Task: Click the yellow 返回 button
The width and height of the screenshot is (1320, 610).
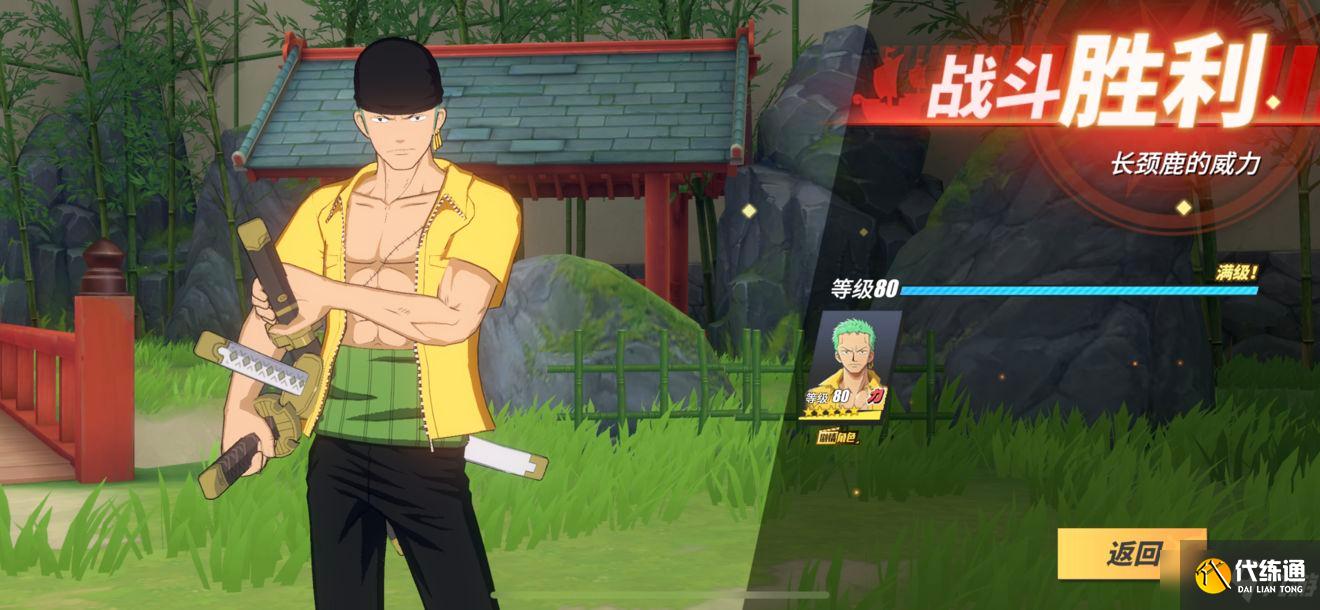Action: click(x=1131, y=553)
